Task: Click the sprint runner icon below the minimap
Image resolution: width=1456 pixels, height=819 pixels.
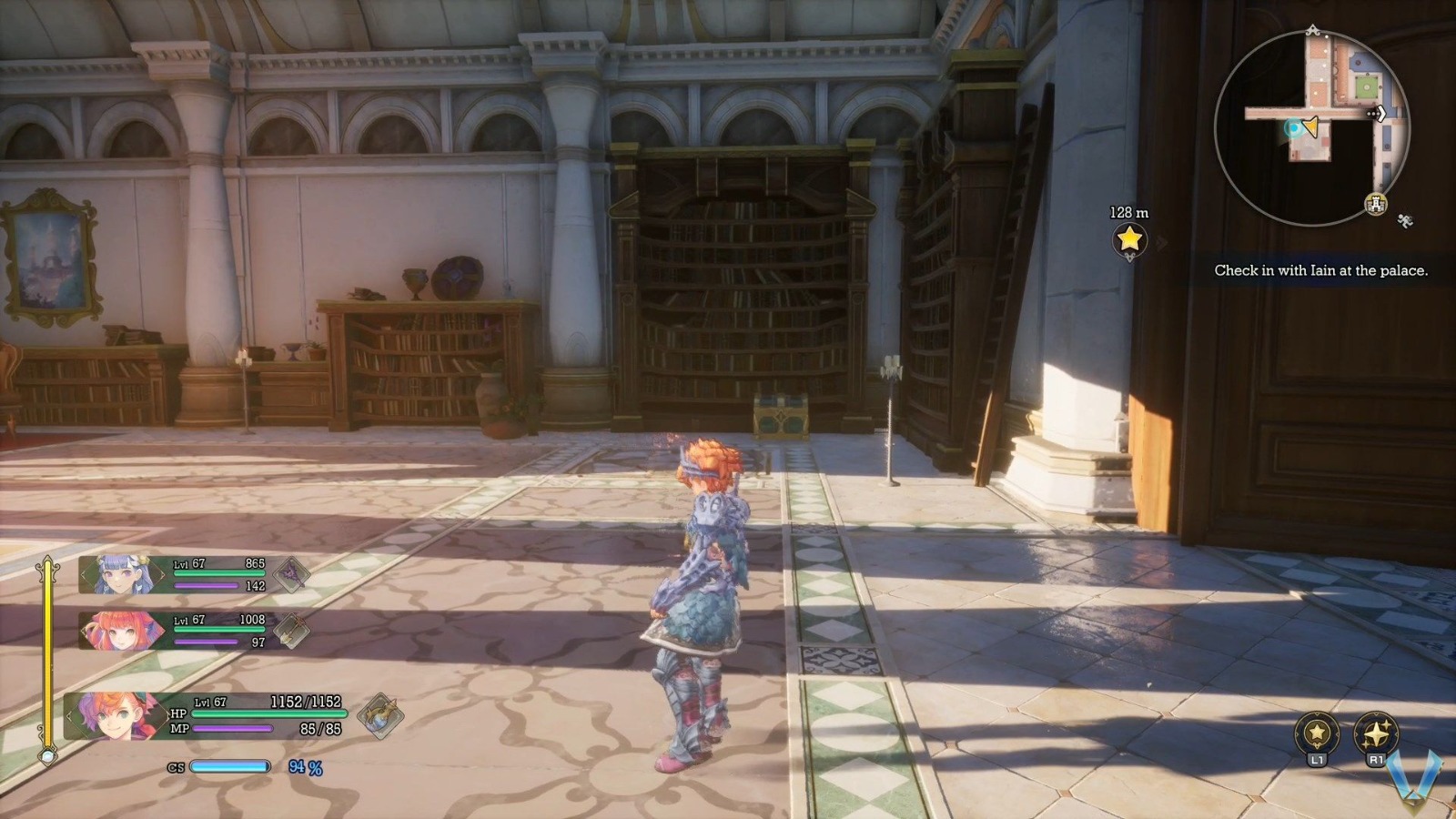Action: tap(1405, 218)
